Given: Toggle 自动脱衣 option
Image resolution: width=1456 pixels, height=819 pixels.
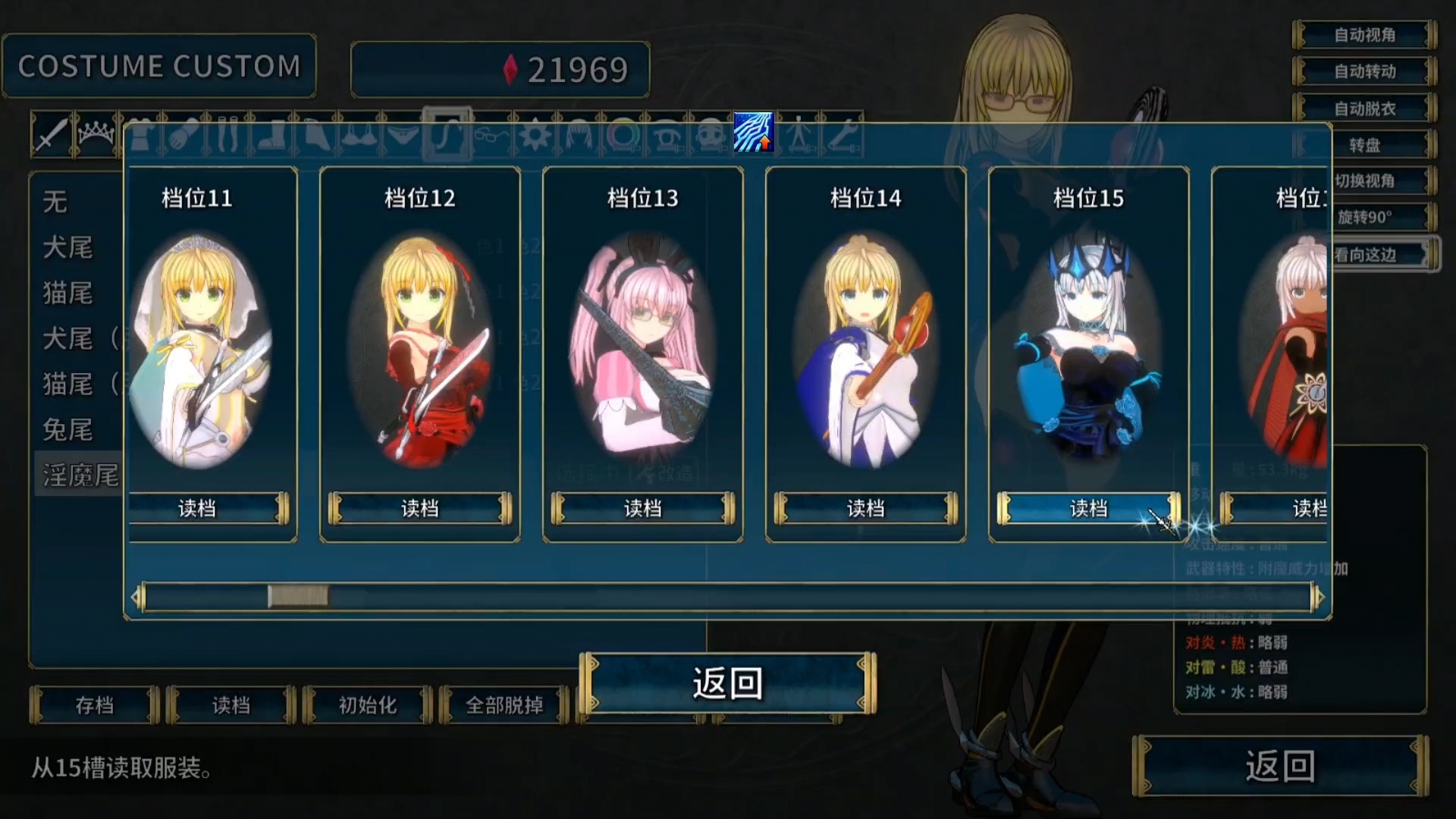Looking at the screenshot, I should [1364, 108].
